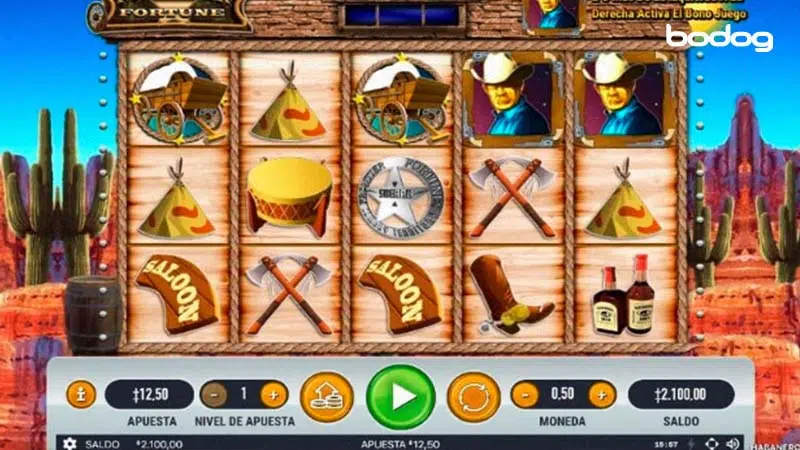Decrease the Nivel de Apuesta bet level

coord(213,394)
